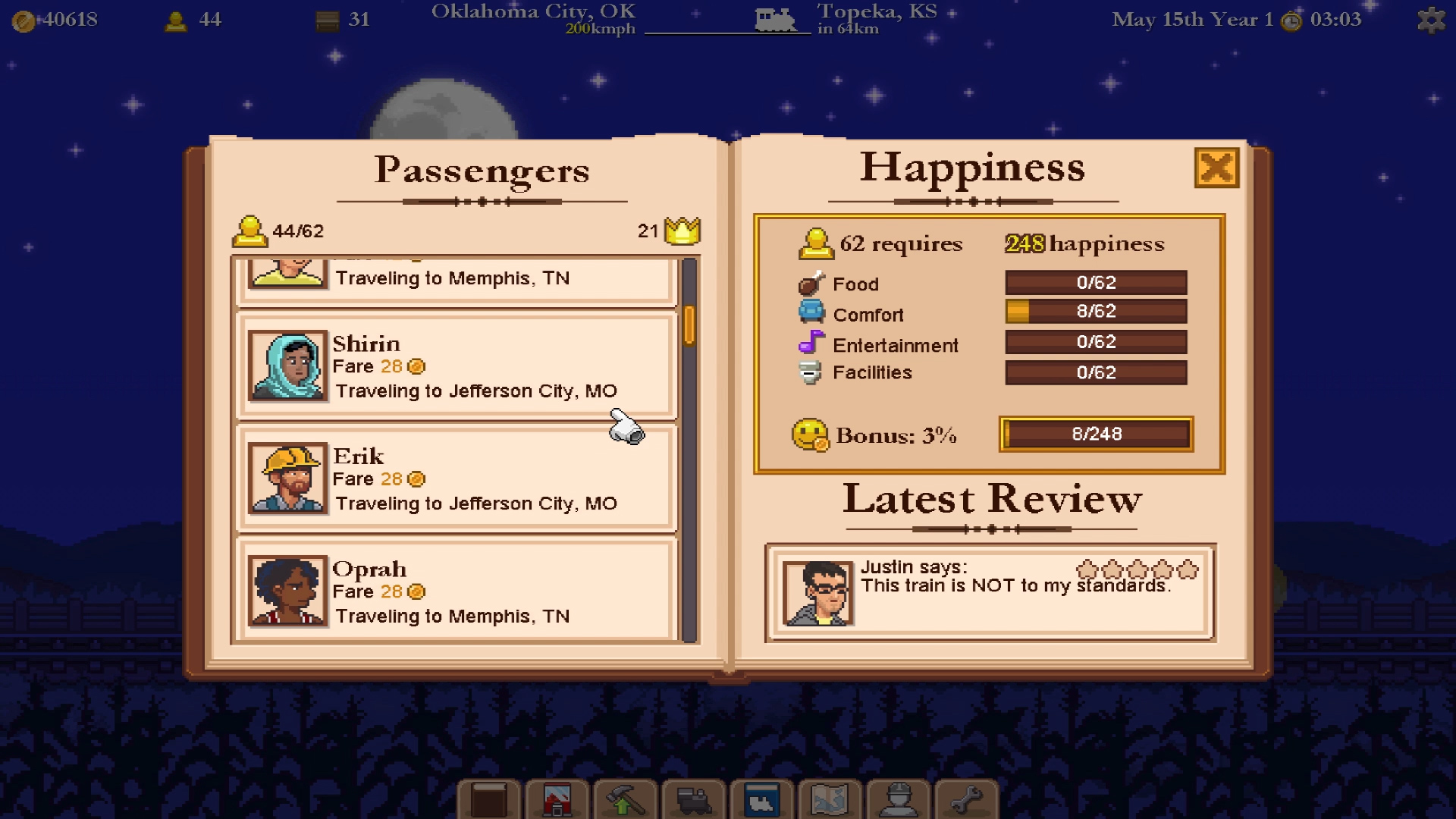Open the train catalog blue book icon

[x=763, y=799]
